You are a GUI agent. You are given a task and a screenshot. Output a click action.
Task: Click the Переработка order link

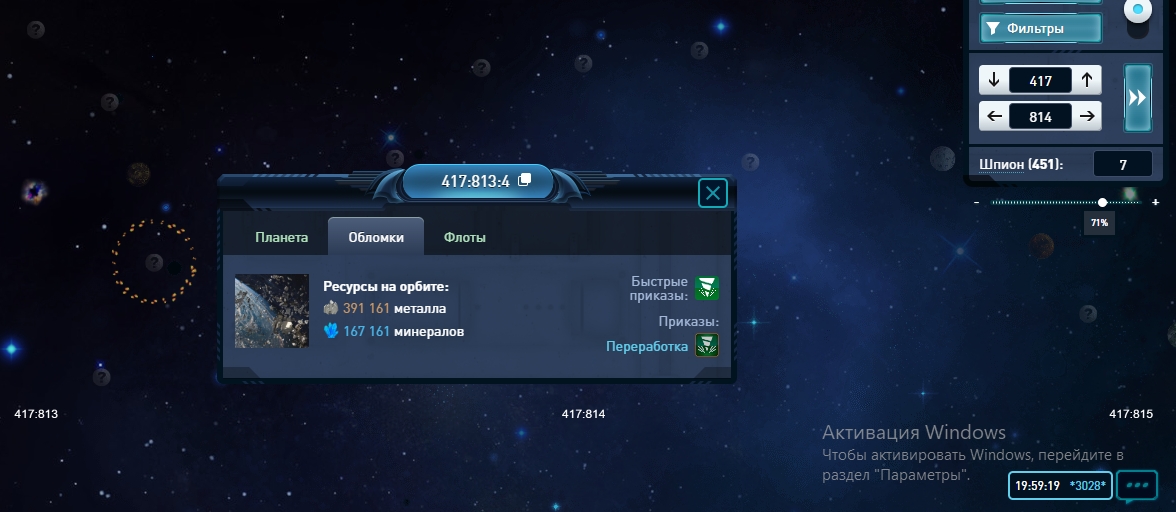(647, 346)
